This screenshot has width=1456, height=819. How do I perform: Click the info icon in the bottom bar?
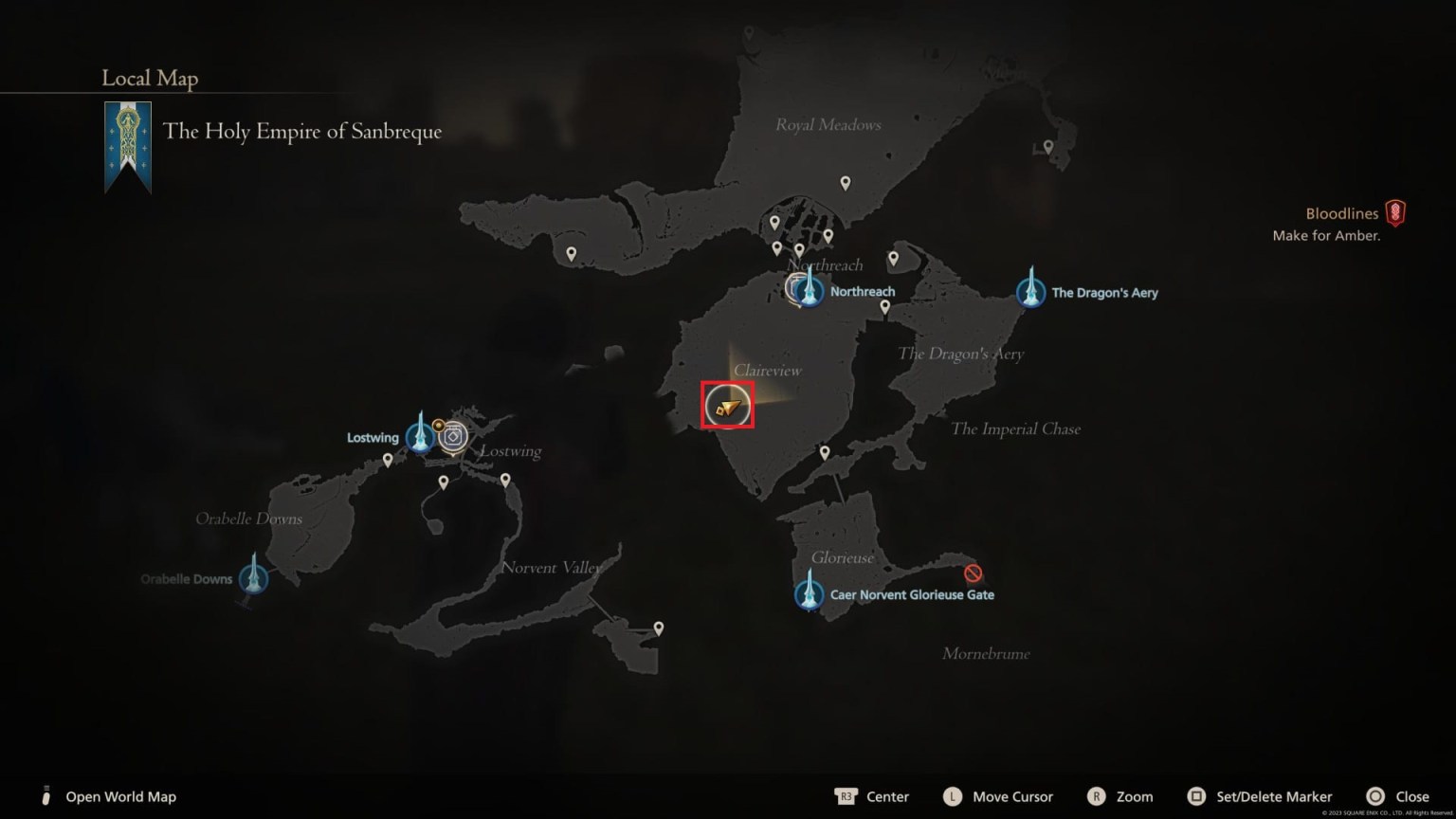45,796
